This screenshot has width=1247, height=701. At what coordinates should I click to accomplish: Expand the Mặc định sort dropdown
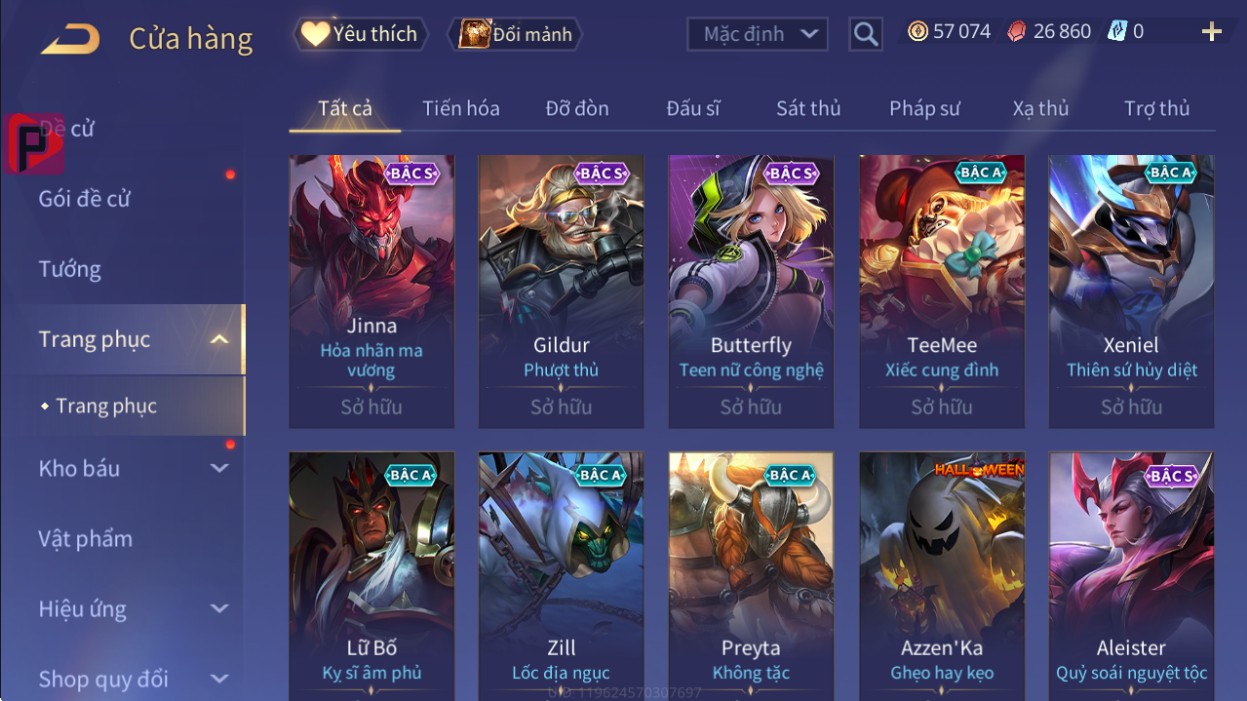(x=758, y=34)
